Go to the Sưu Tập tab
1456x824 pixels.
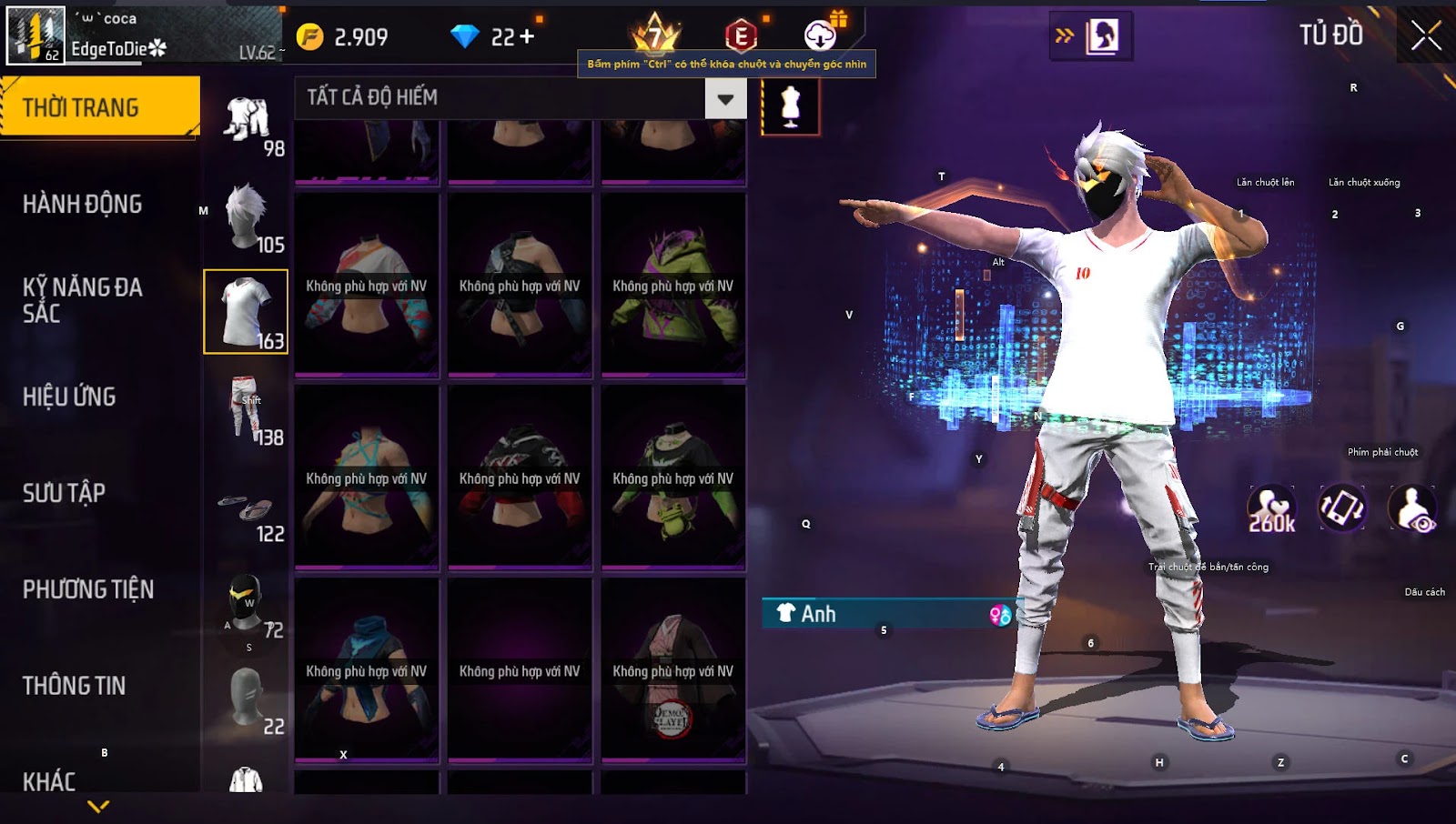click(x=64, y=493)
